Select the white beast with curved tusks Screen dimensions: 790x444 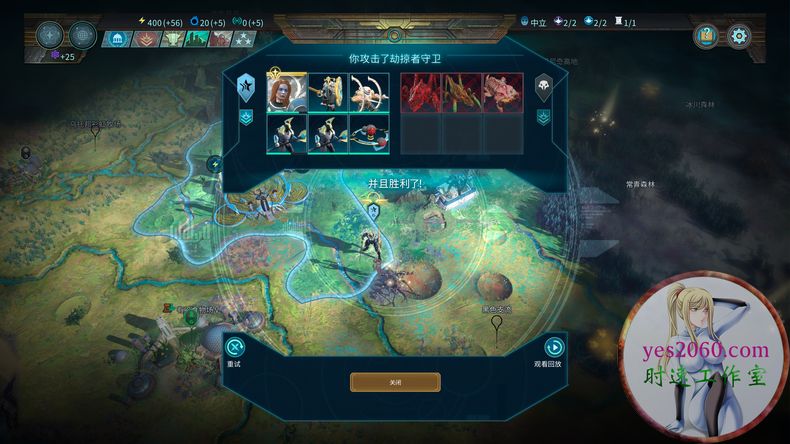(x=369, y=92)
